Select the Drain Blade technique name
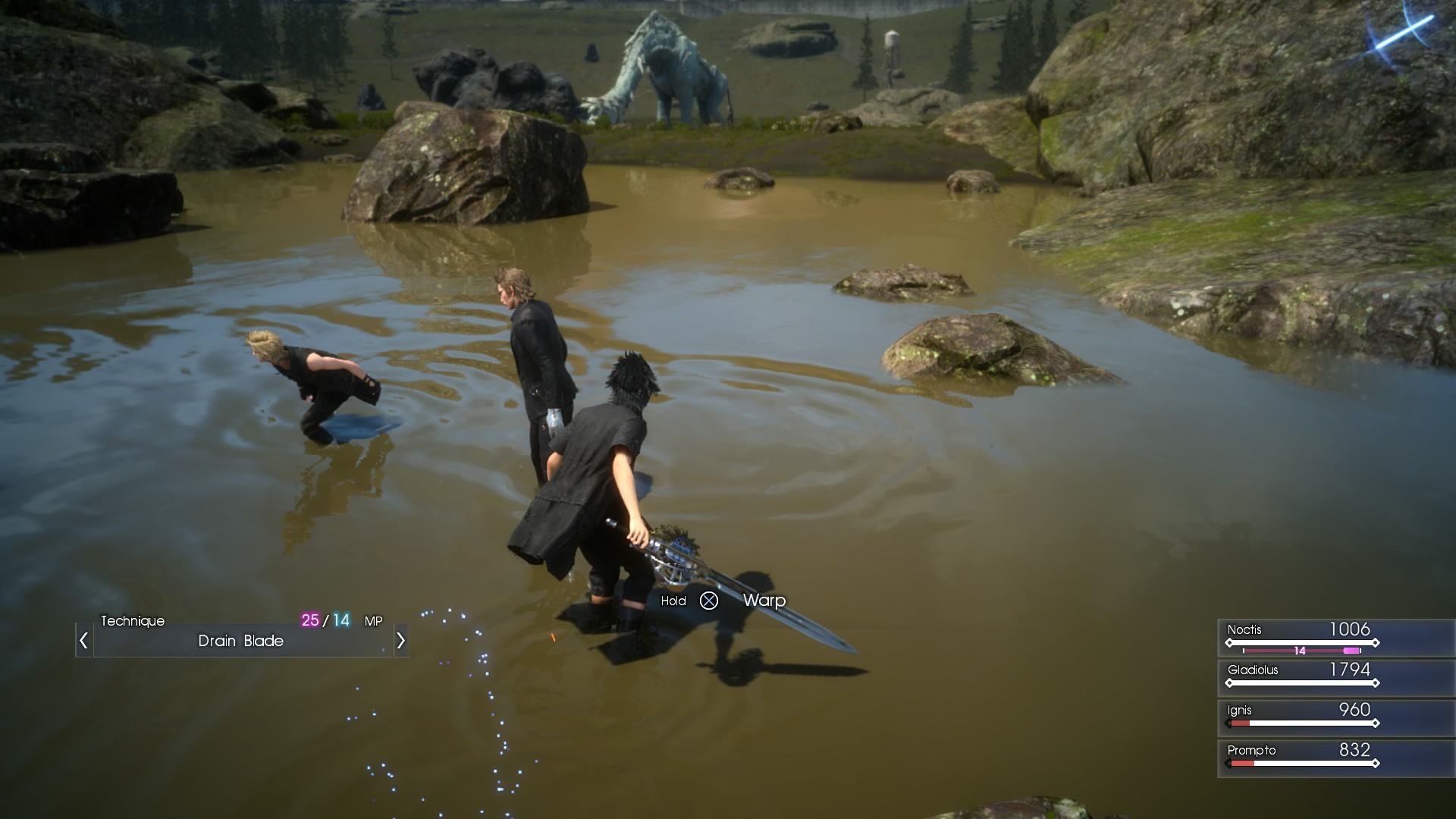This screenshot has width=1456, height=819. [241, 641]
